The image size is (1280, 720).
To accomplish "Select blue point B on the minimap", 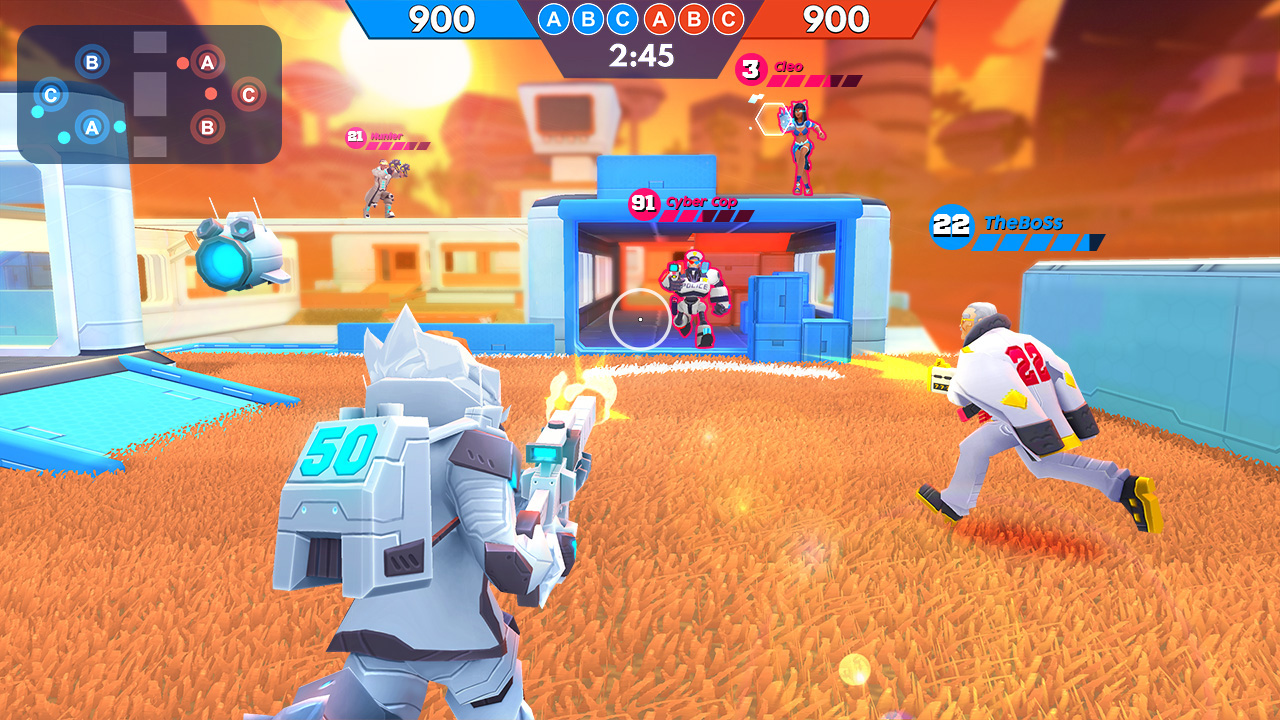I will pos(93,63).
